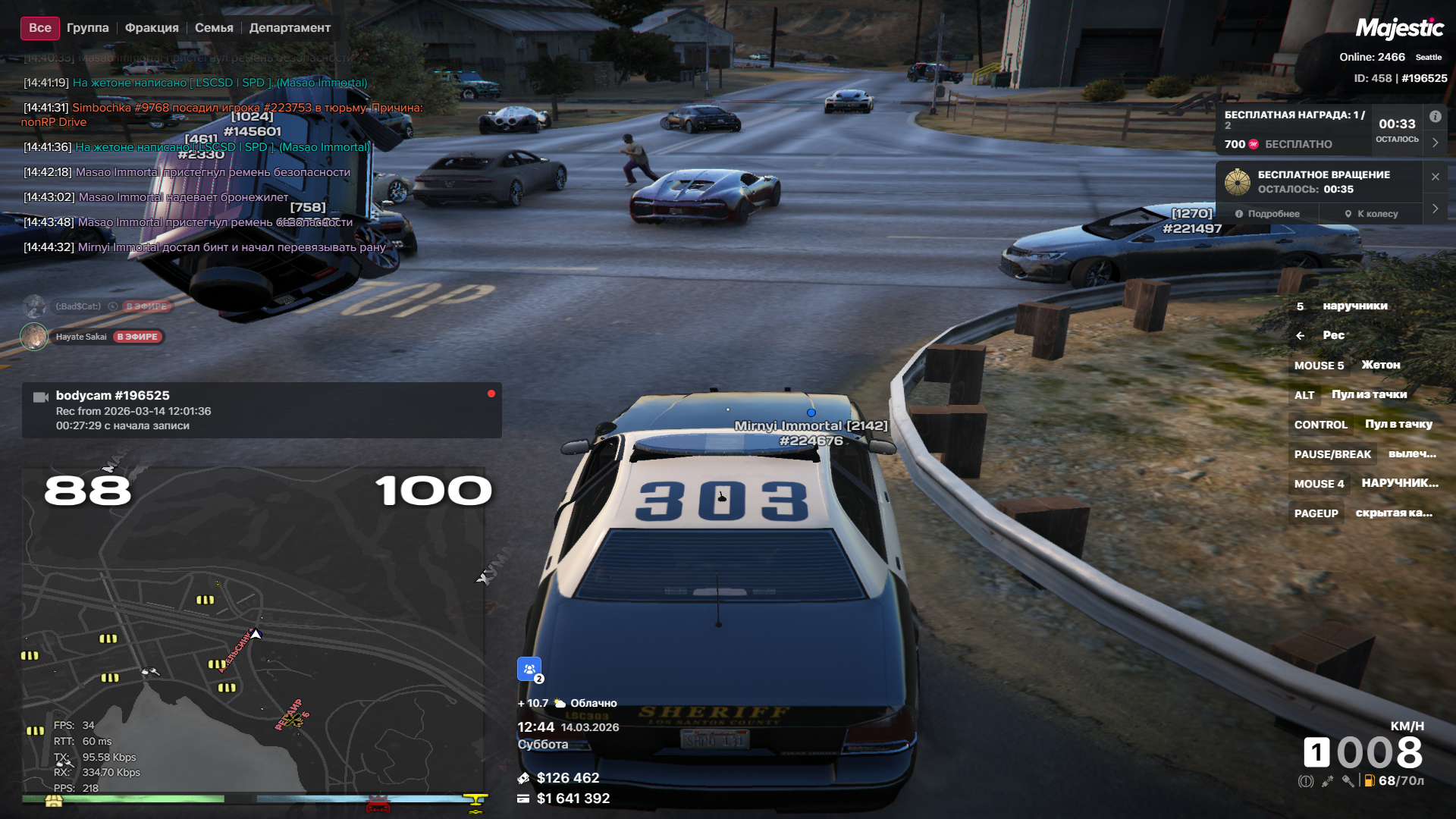
Task: Open the free reward info icon
Action: [1435, 117]
